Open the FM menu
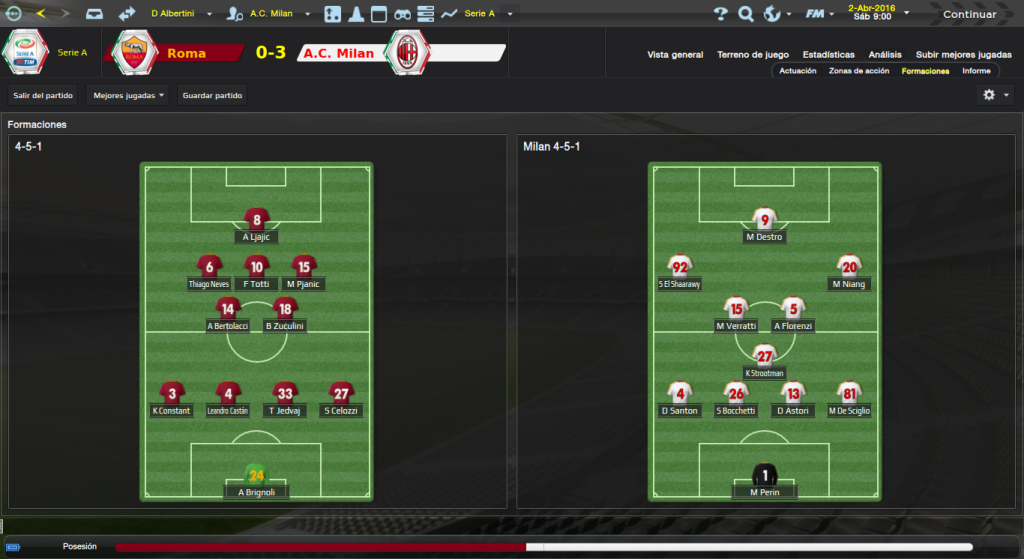1024x559 pixels. point(820,14)
